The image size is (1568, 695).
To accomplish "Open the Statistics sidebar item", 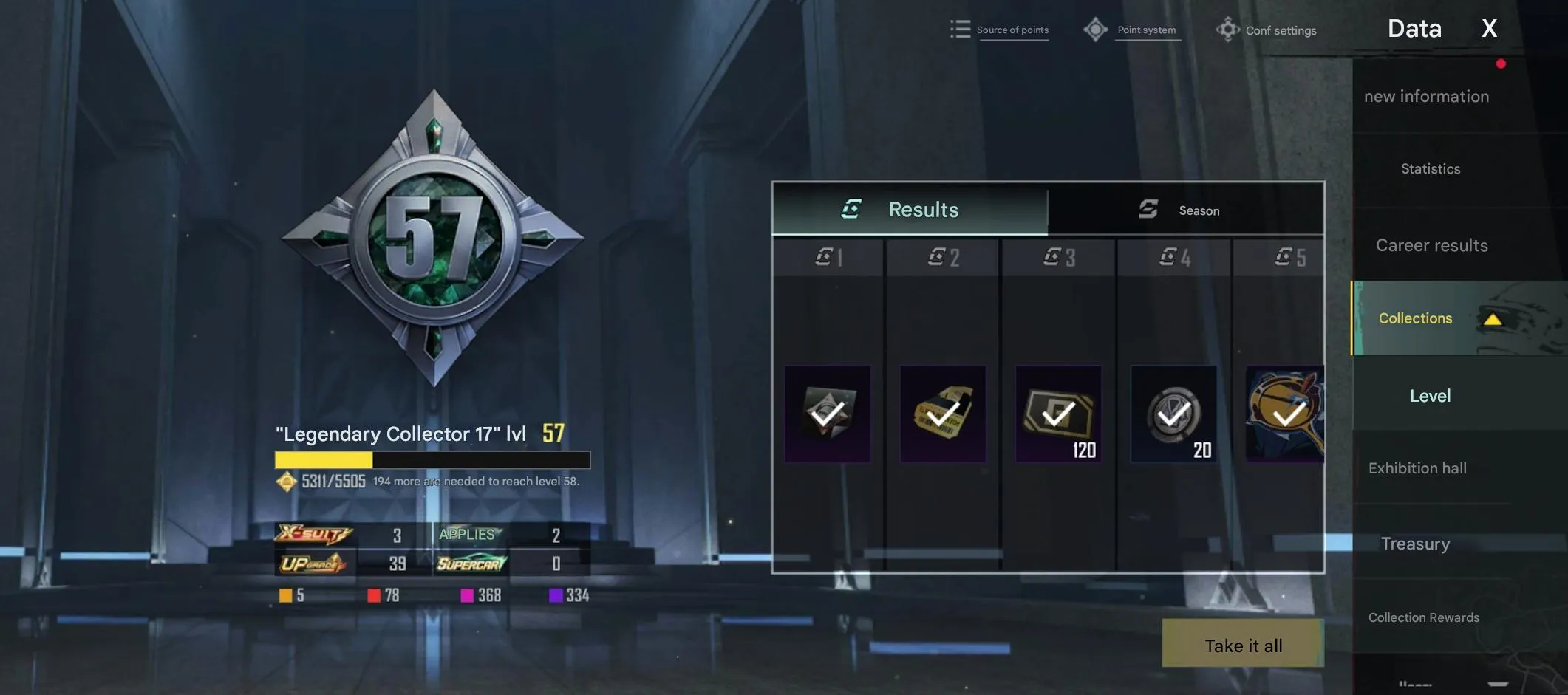I will 1430,168.
